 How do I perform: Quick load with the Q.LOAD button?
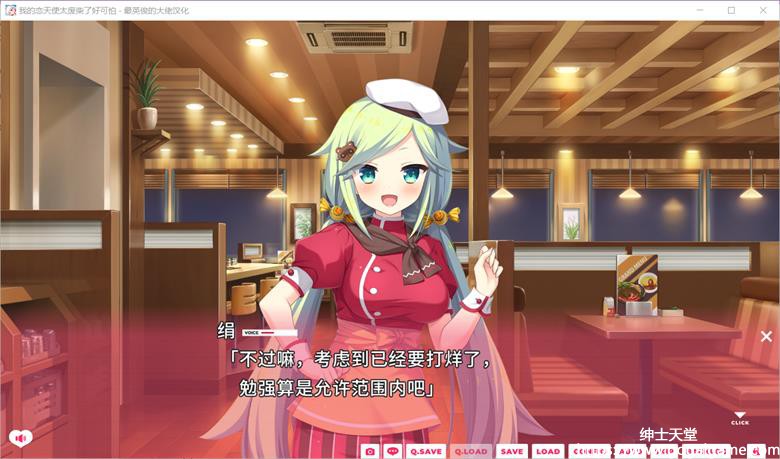pos(470,451)
